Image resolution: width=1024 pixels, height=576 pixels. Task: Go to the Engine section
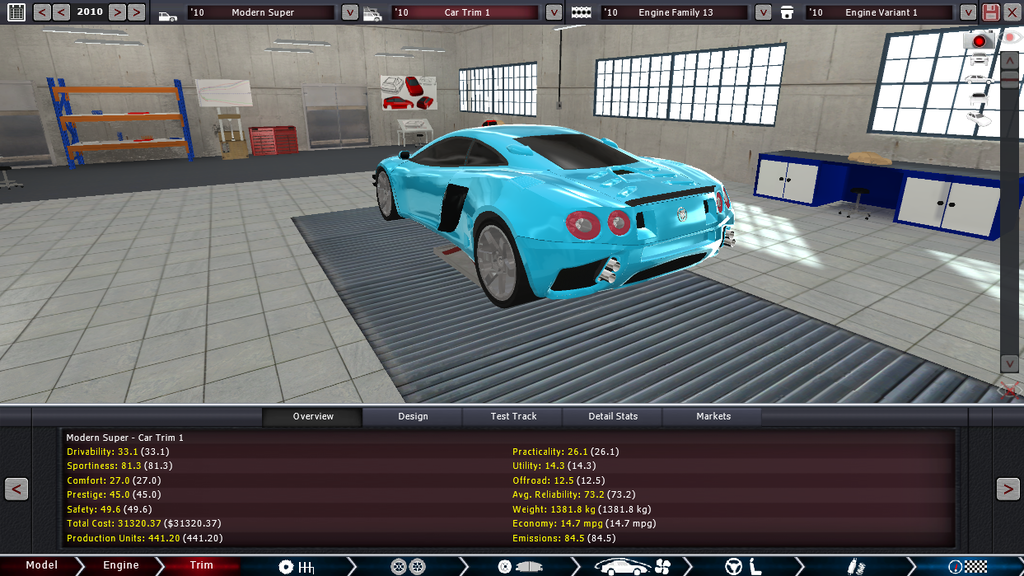121,565
